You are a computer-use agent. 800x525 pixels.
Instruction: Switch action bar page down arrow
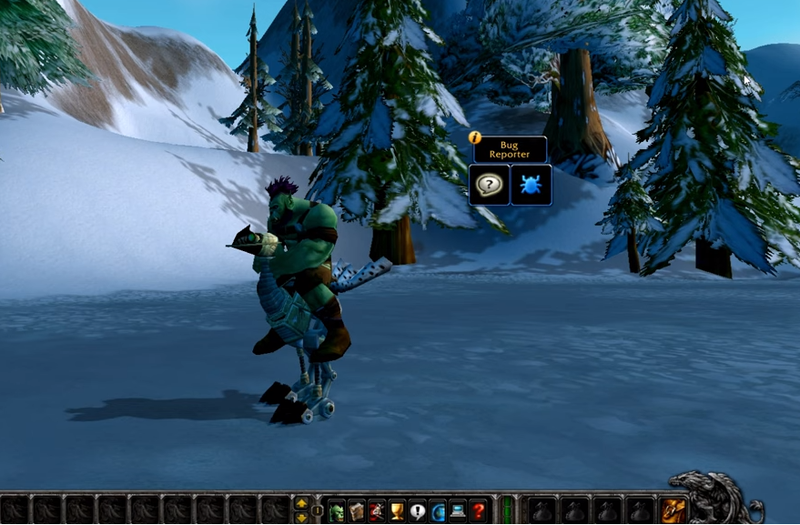pos(301,517)
